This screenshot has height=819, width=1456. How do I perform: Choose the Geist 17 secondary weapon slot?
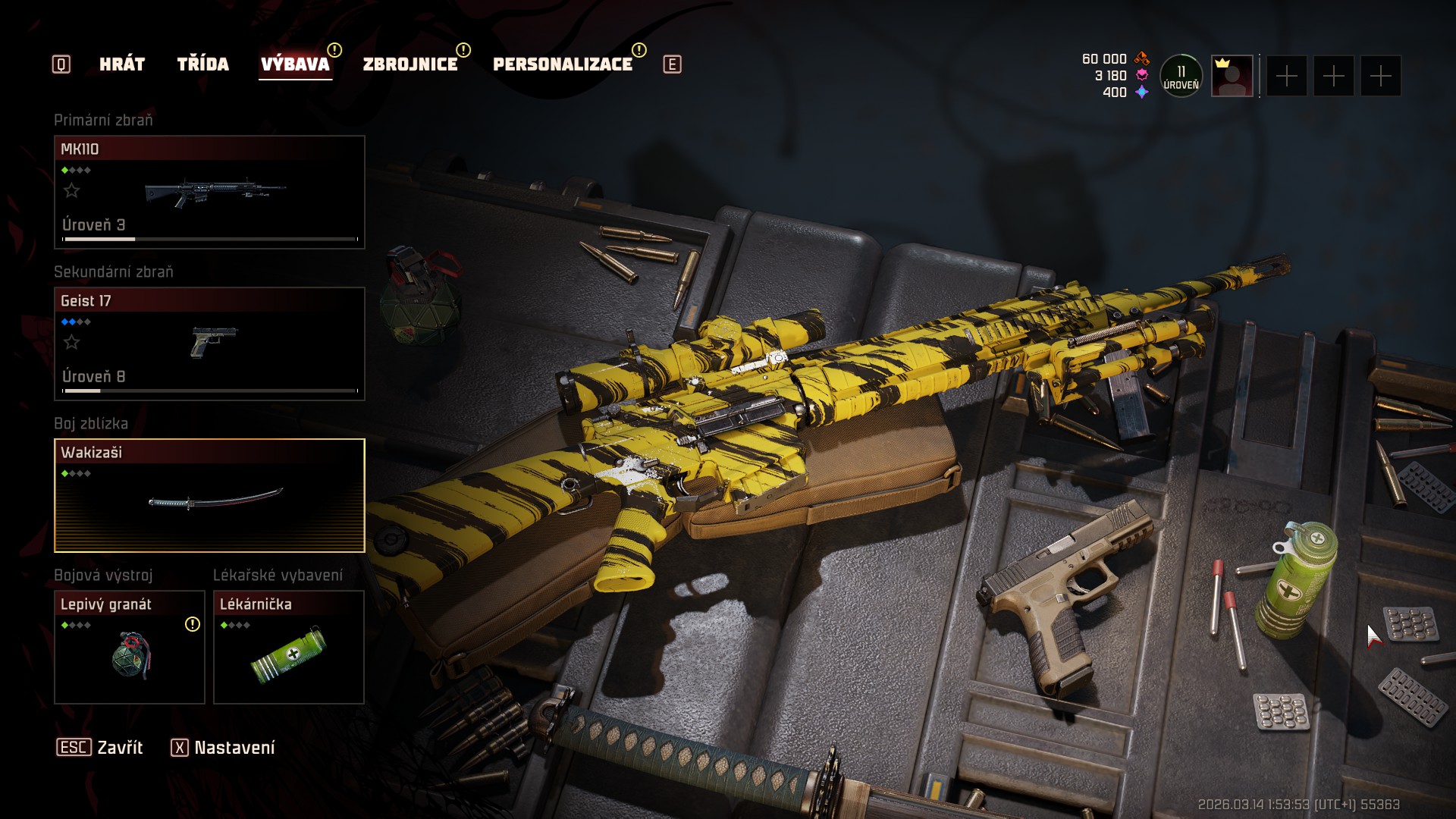tap(209, 344)
